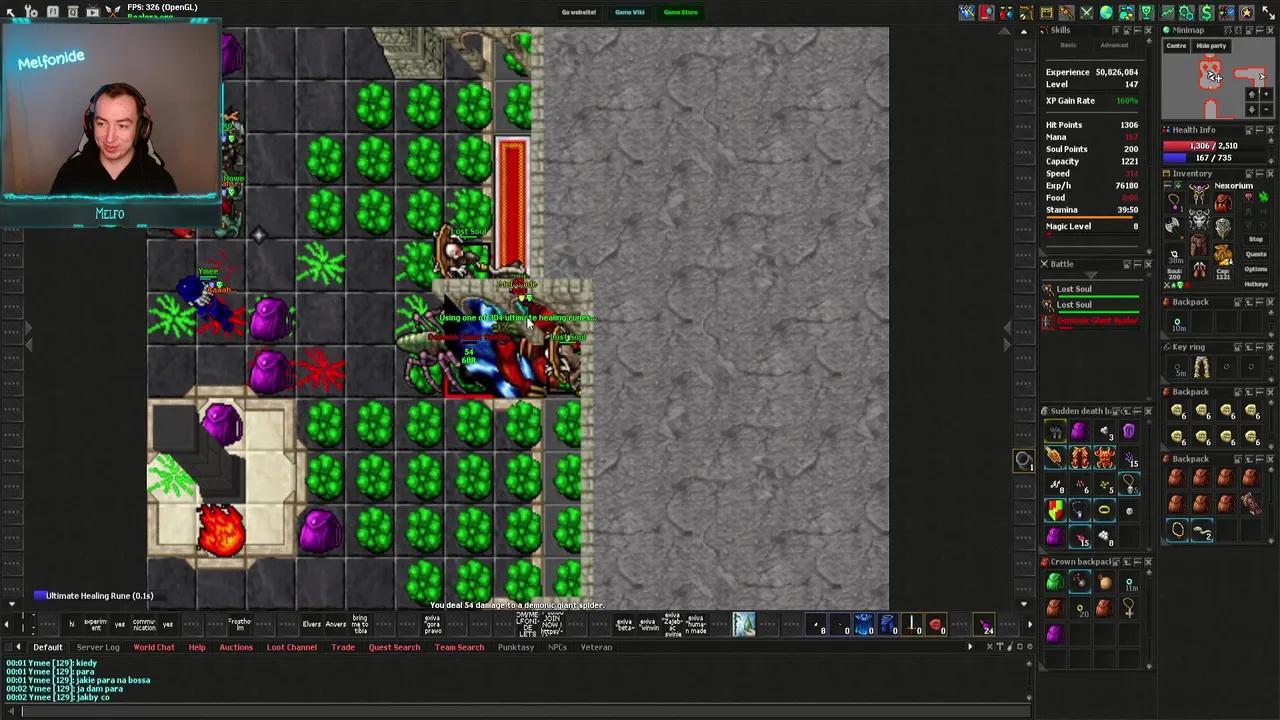Click Centre on the minimap
This screenshot has width=1280, height=720.
click(1176, 46)
